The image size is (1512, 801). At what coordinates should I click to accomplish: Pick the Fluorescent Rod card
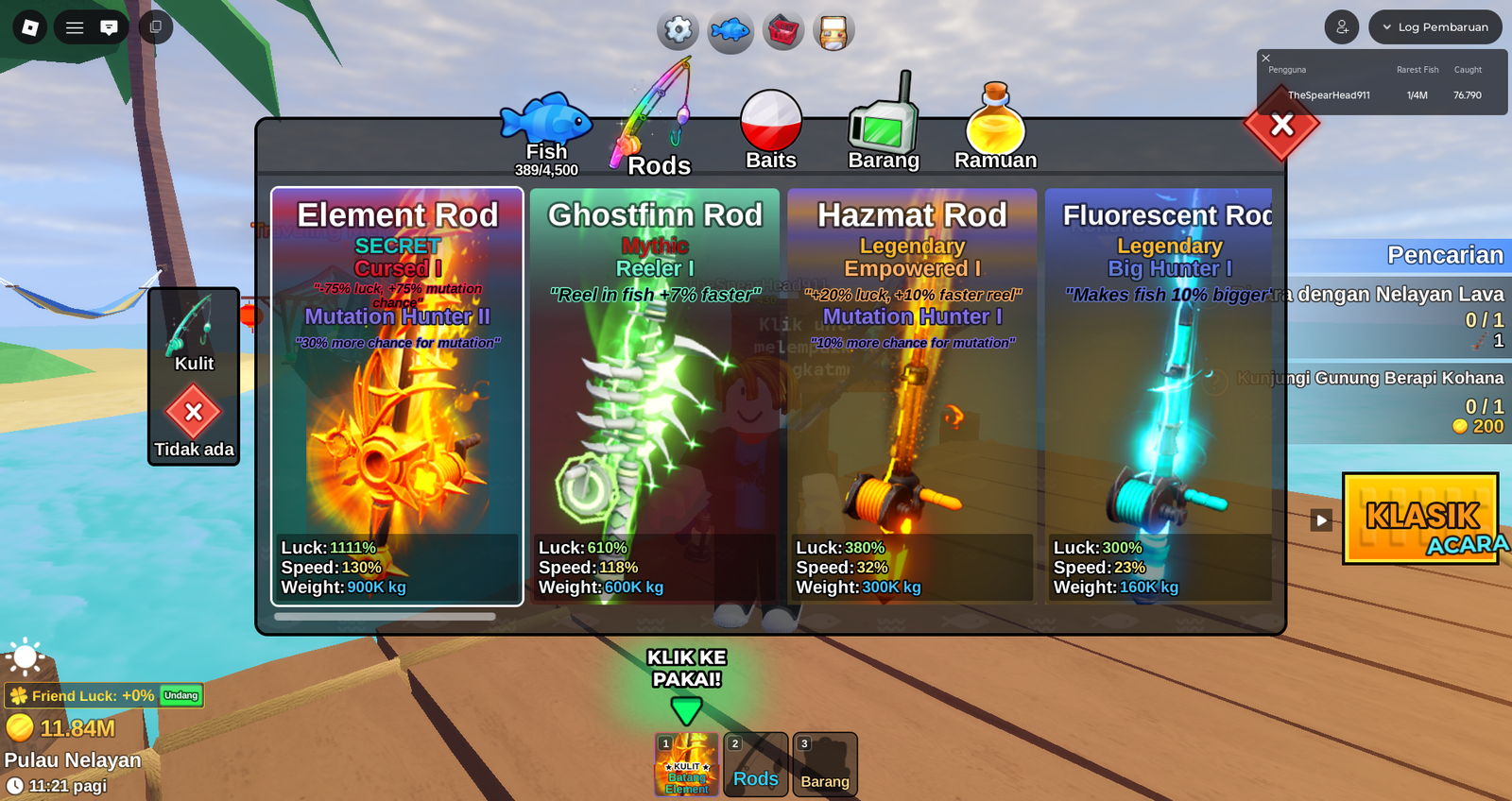coord(1160,397)
